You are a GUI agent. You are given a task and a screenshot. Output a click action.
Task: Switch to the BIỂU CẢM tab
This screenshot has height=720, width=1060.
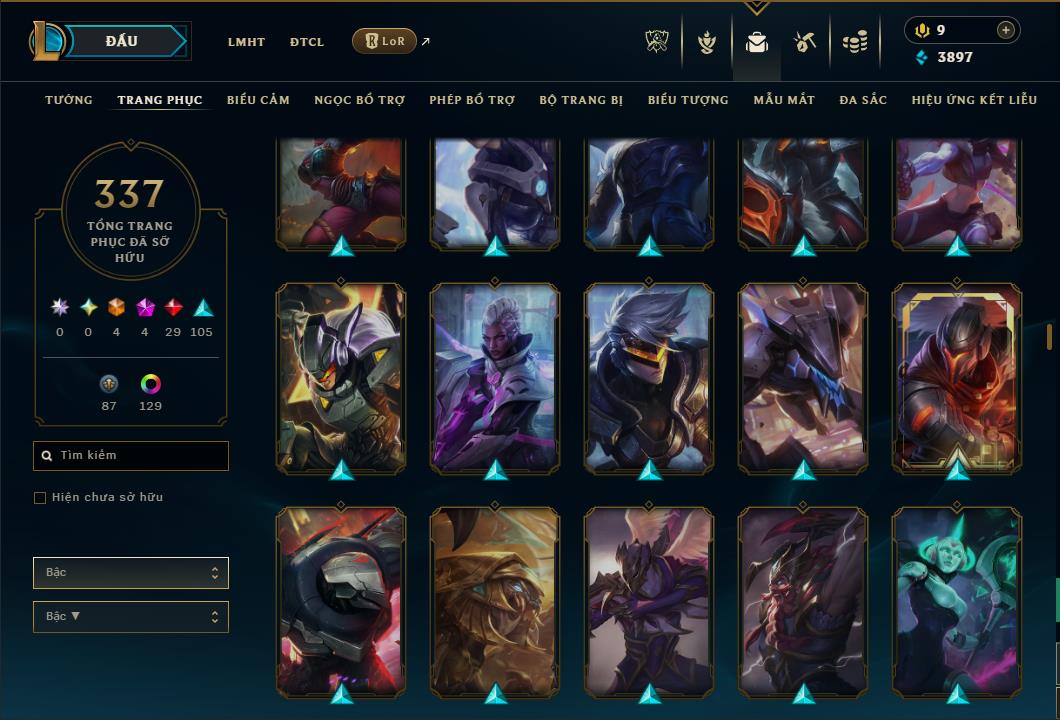(258, 100)
